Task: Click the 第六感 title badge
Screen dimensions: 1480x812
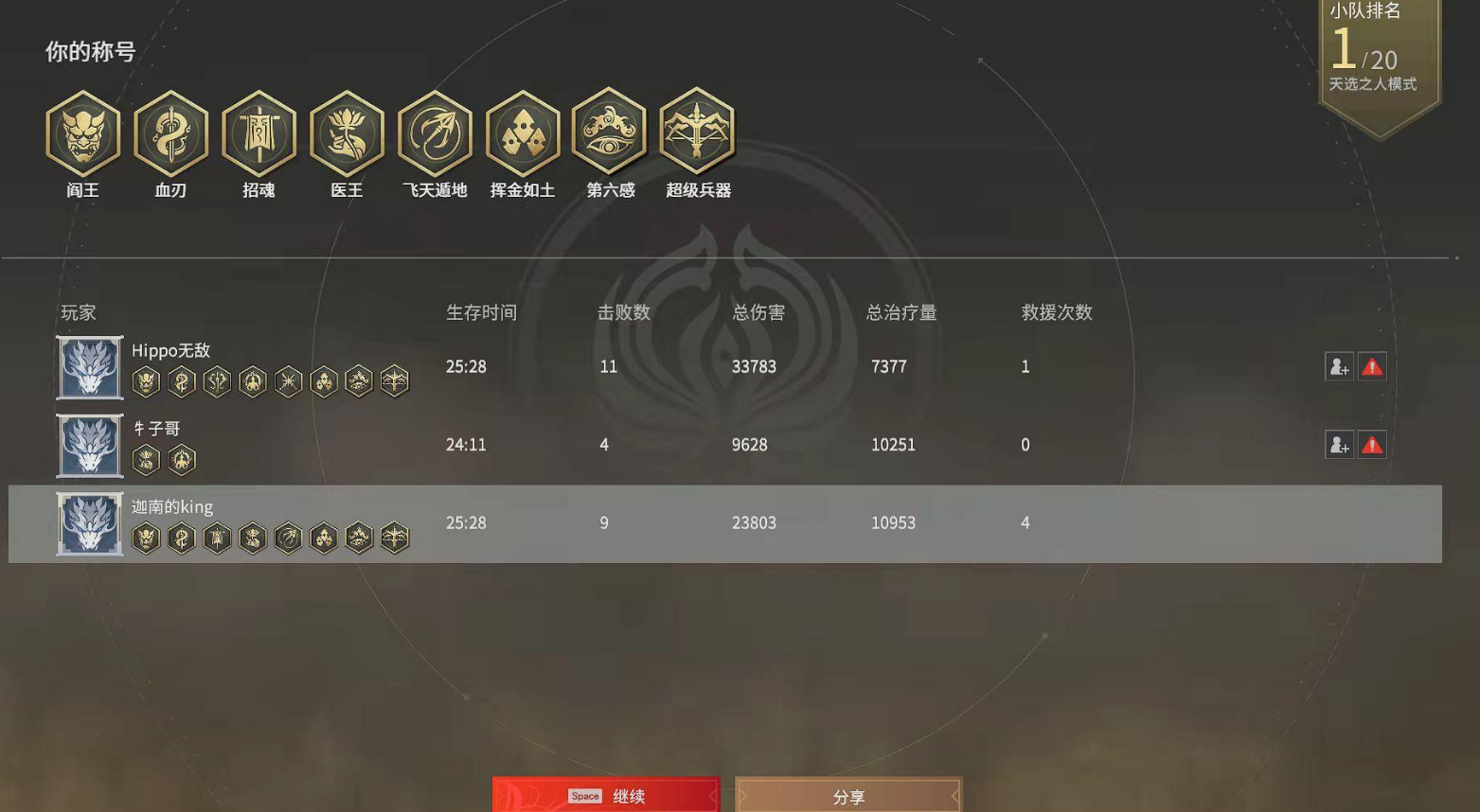Action: [x=611, y=133]
